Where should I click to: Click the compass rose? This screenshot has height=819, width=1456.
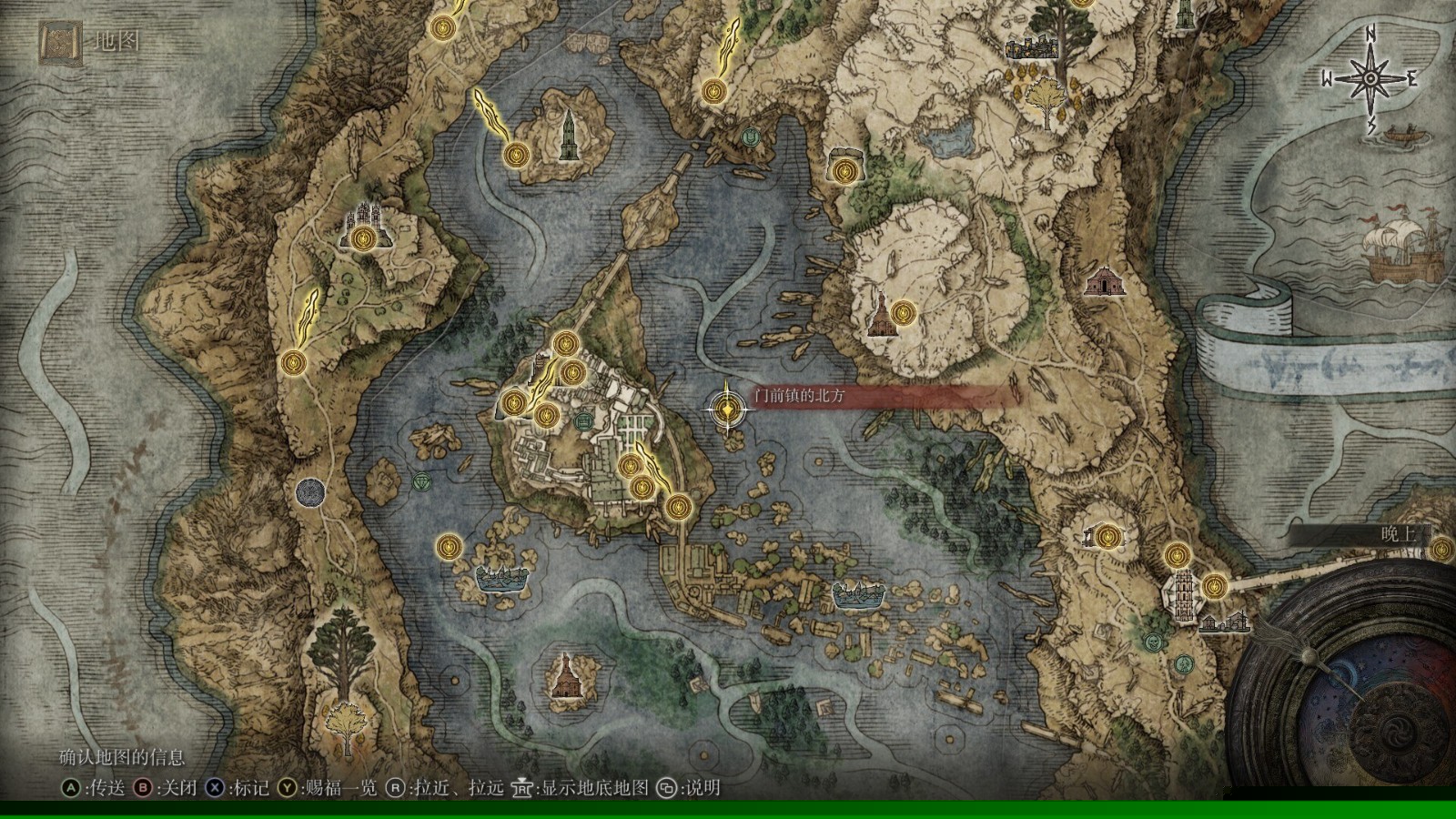point(1370,77)
